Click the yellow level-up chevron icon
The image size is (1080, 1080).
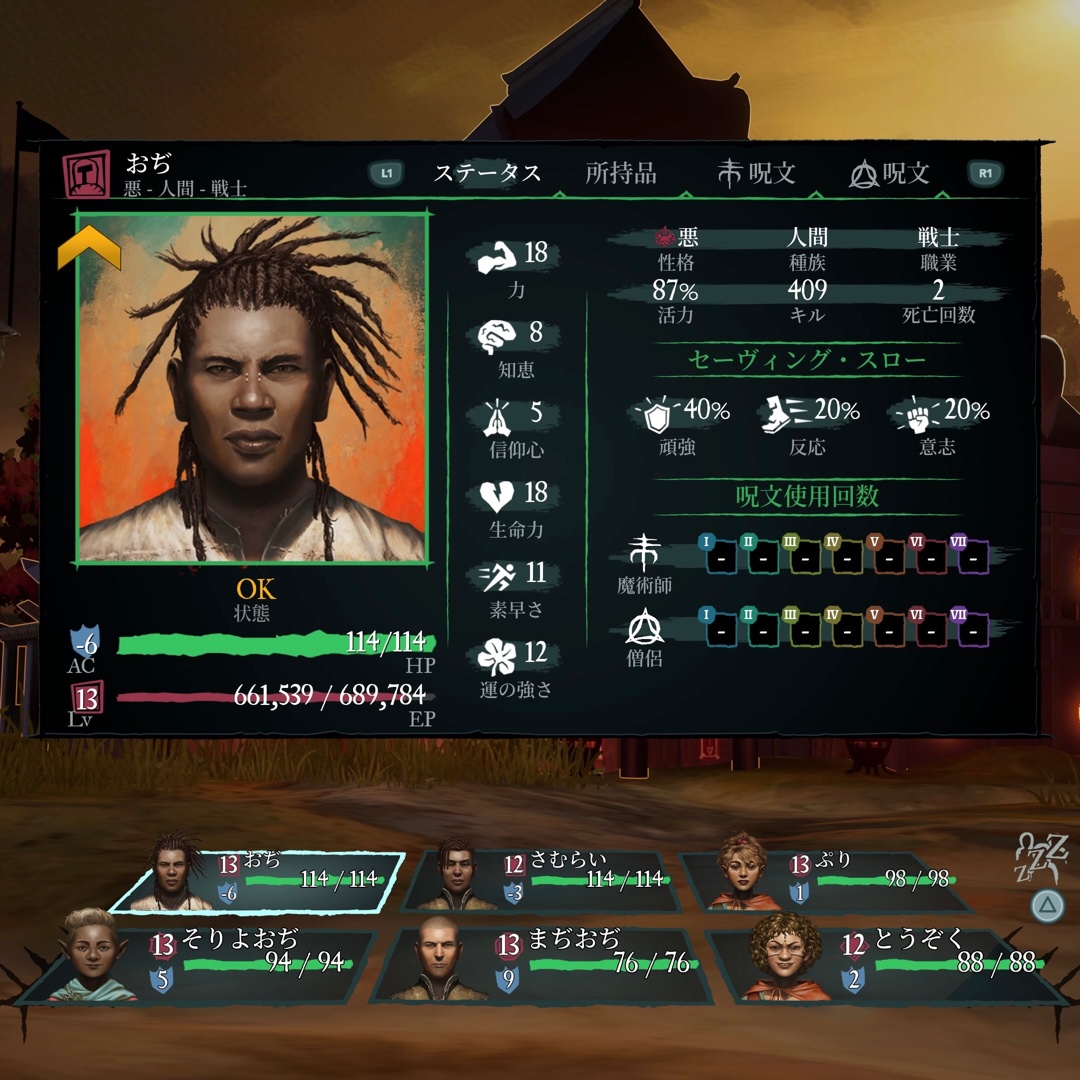coord(89,247)
